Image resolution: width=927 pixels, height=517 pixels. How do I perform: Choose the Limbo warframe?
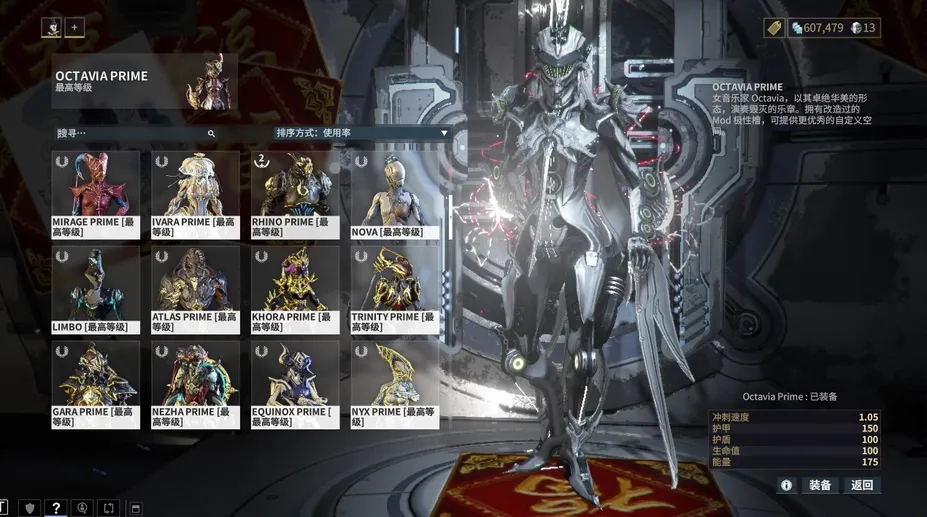[x=95, y=288]
